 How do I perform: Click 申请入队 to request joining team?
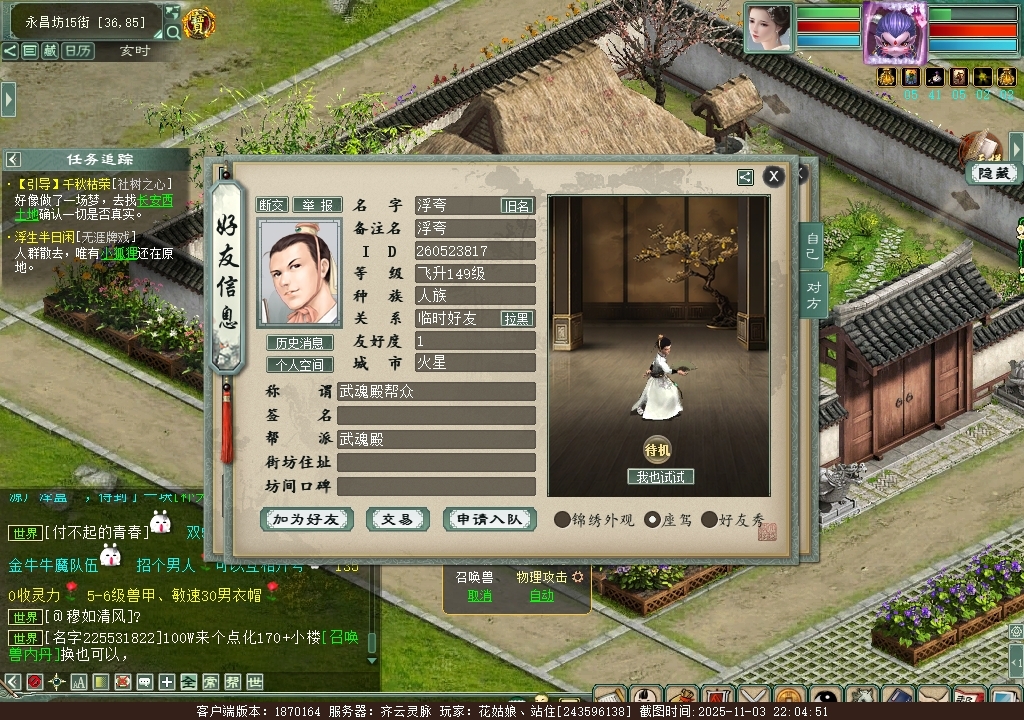489,519
